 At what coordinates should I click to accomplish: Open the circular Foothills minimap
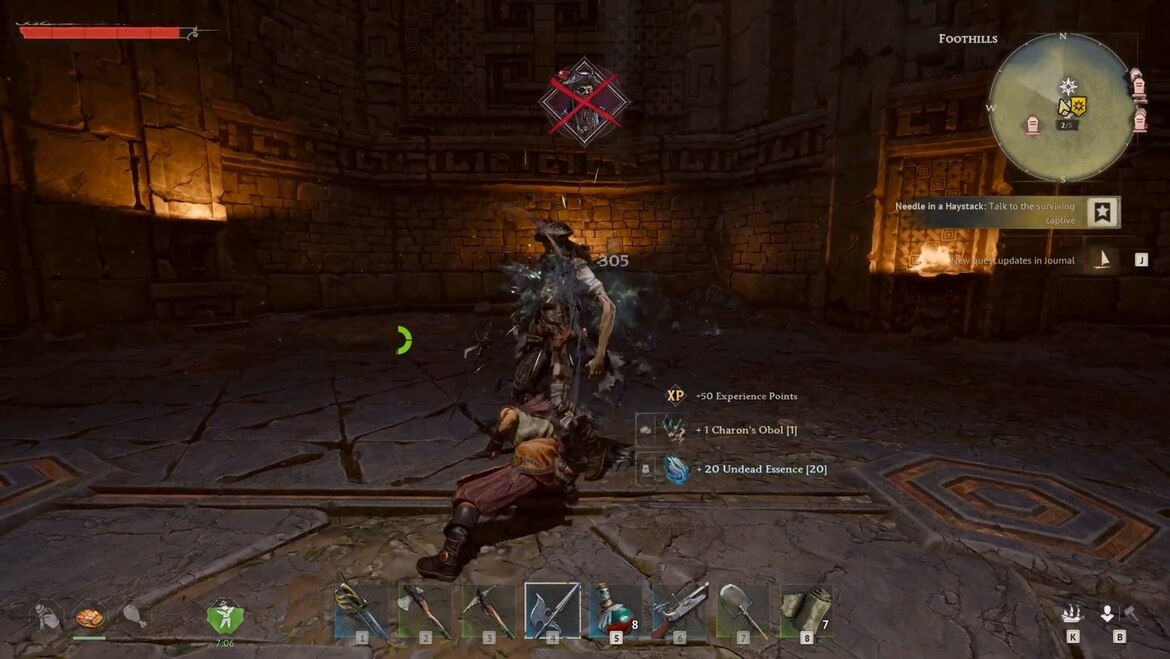coord(1062,108)
